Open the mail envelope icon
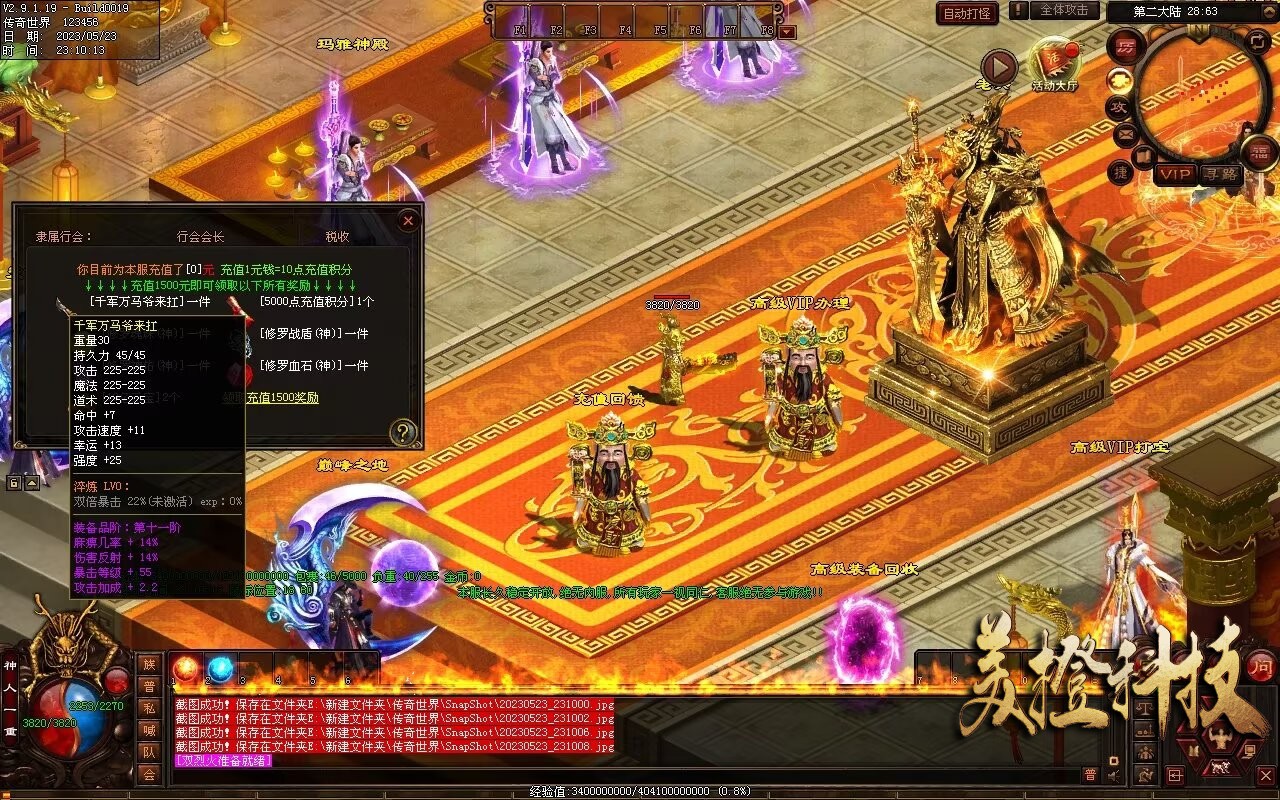 coord(1124,133)
